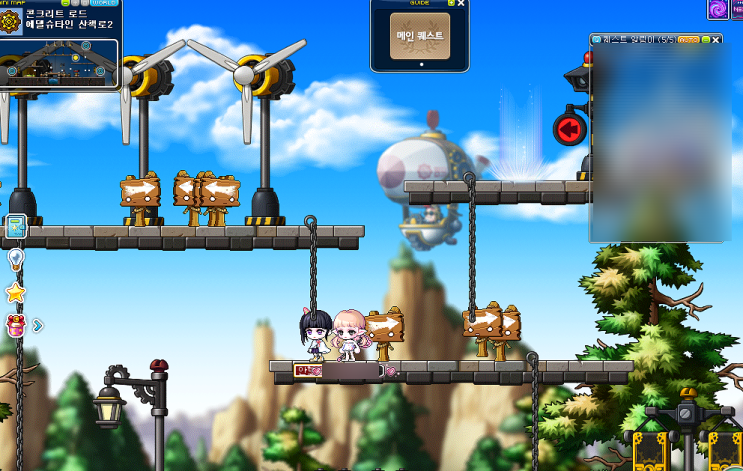Open the World map from minimap

point(104,3)
